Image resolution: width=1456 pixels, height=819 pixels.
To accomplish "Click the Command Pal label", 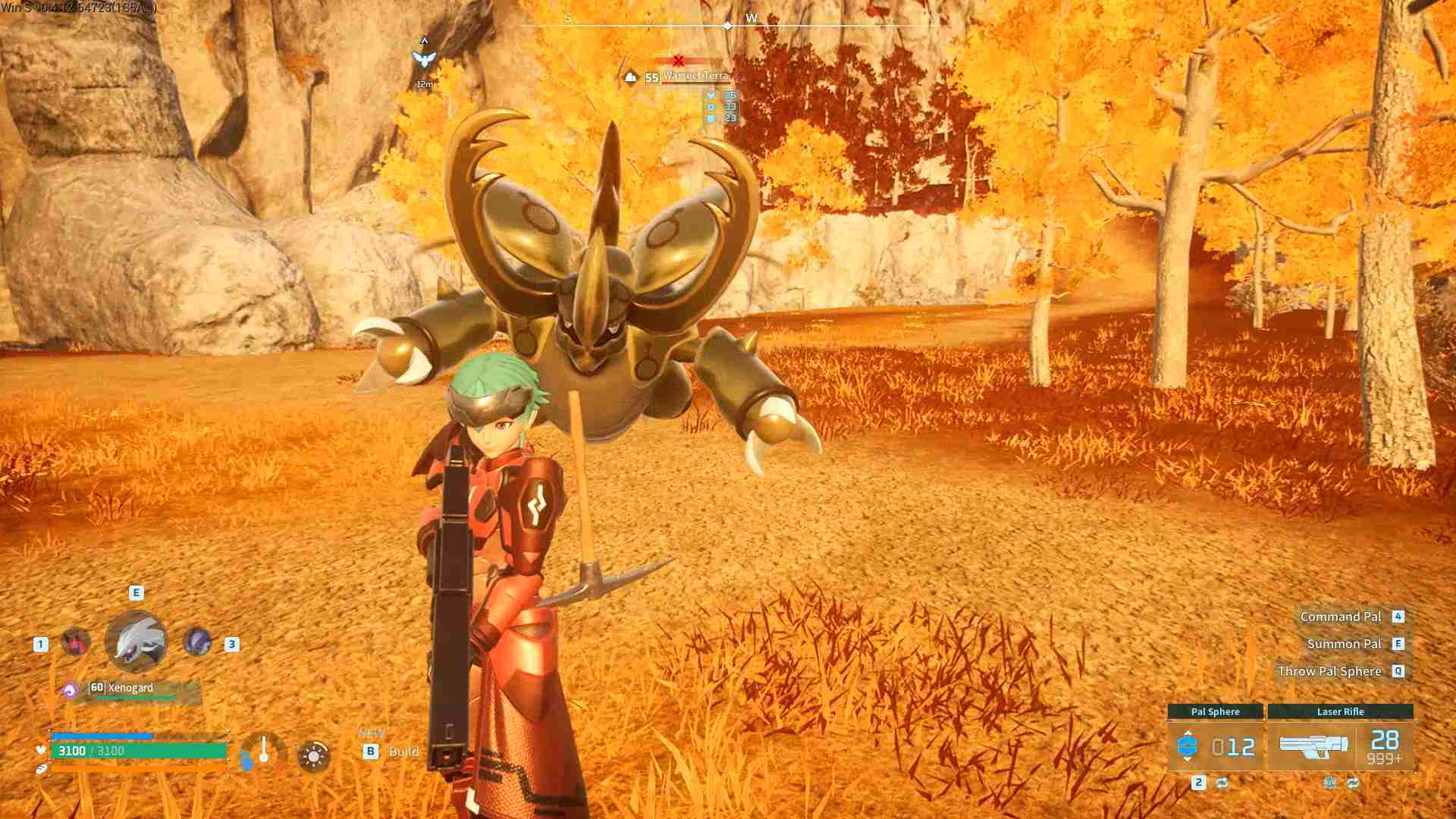I will click(x=1340, y=617).
